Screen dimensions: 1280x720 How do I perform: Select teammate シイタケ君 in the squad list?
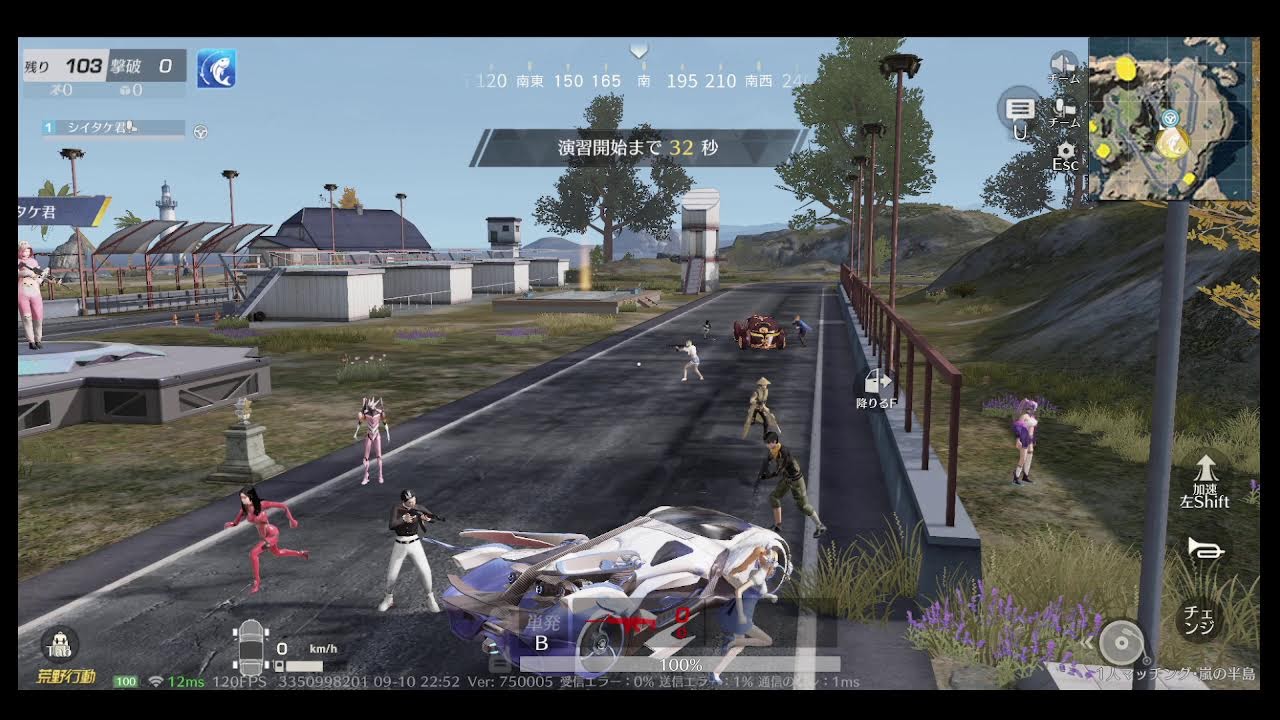click(113, 128)
